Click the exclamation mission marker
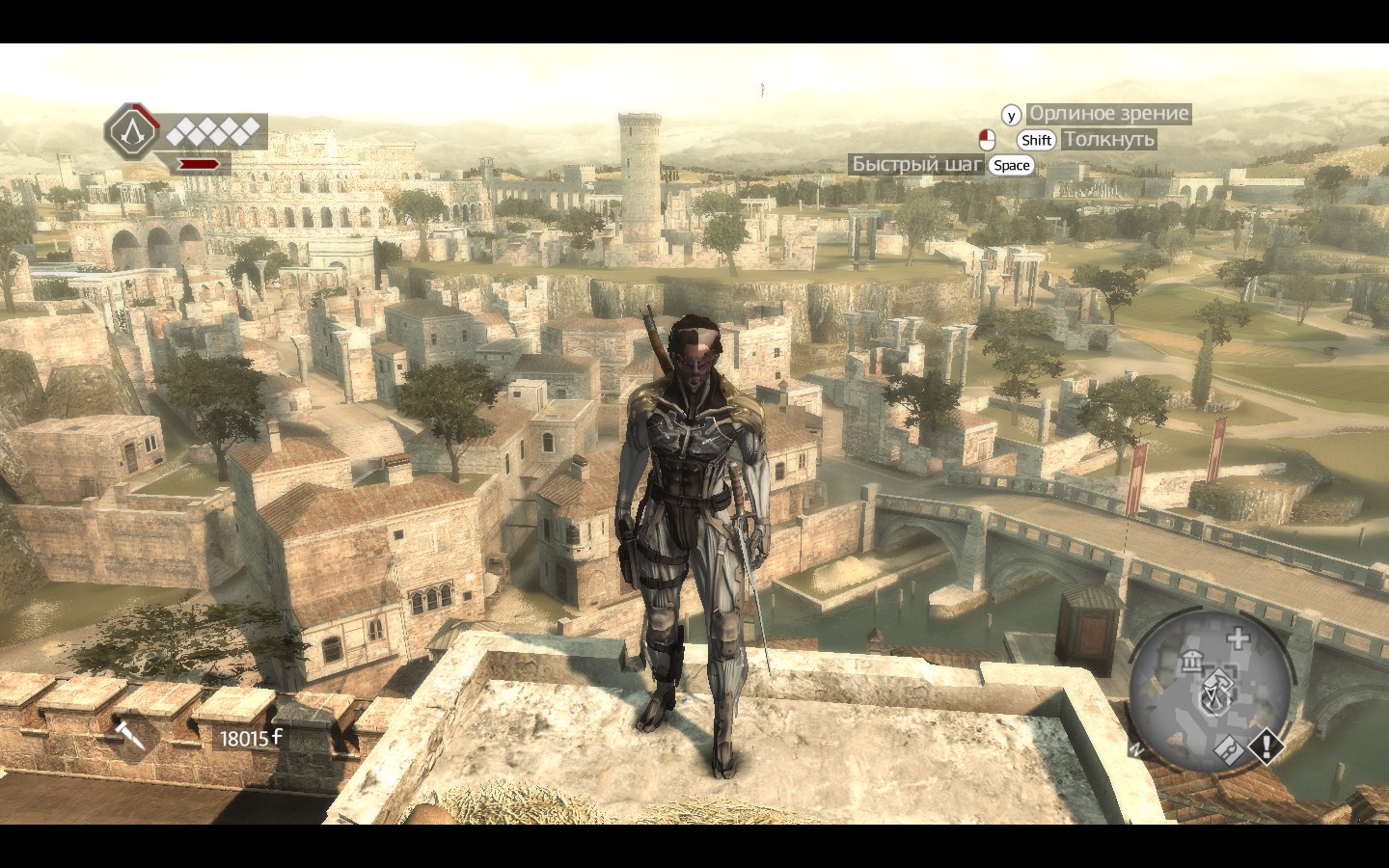Image resolution: width=1389 pixels, height=868 pixels. [x=1265, y=745]
